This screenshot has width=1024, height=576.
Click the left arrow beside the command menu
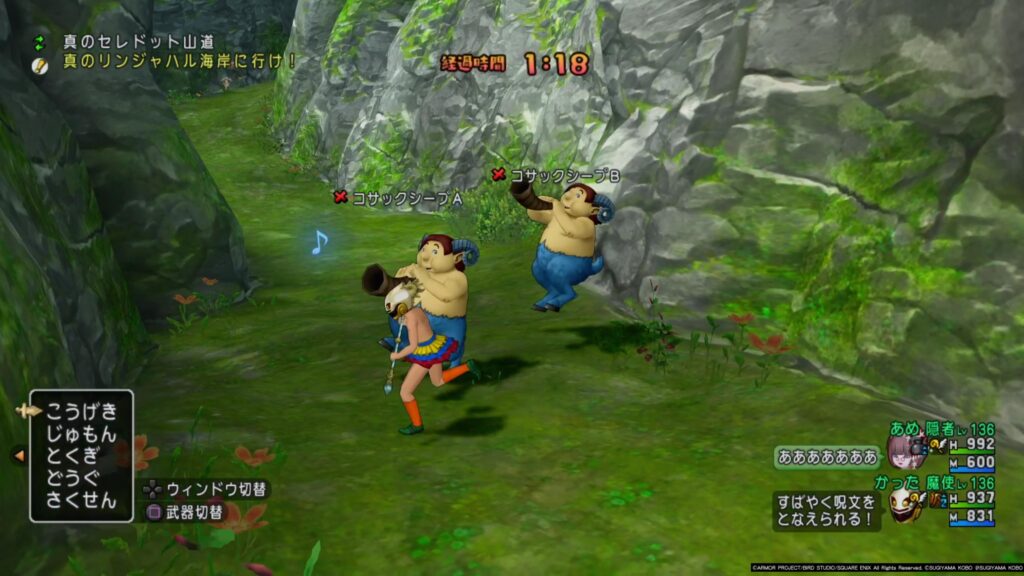tap(19, 455)
